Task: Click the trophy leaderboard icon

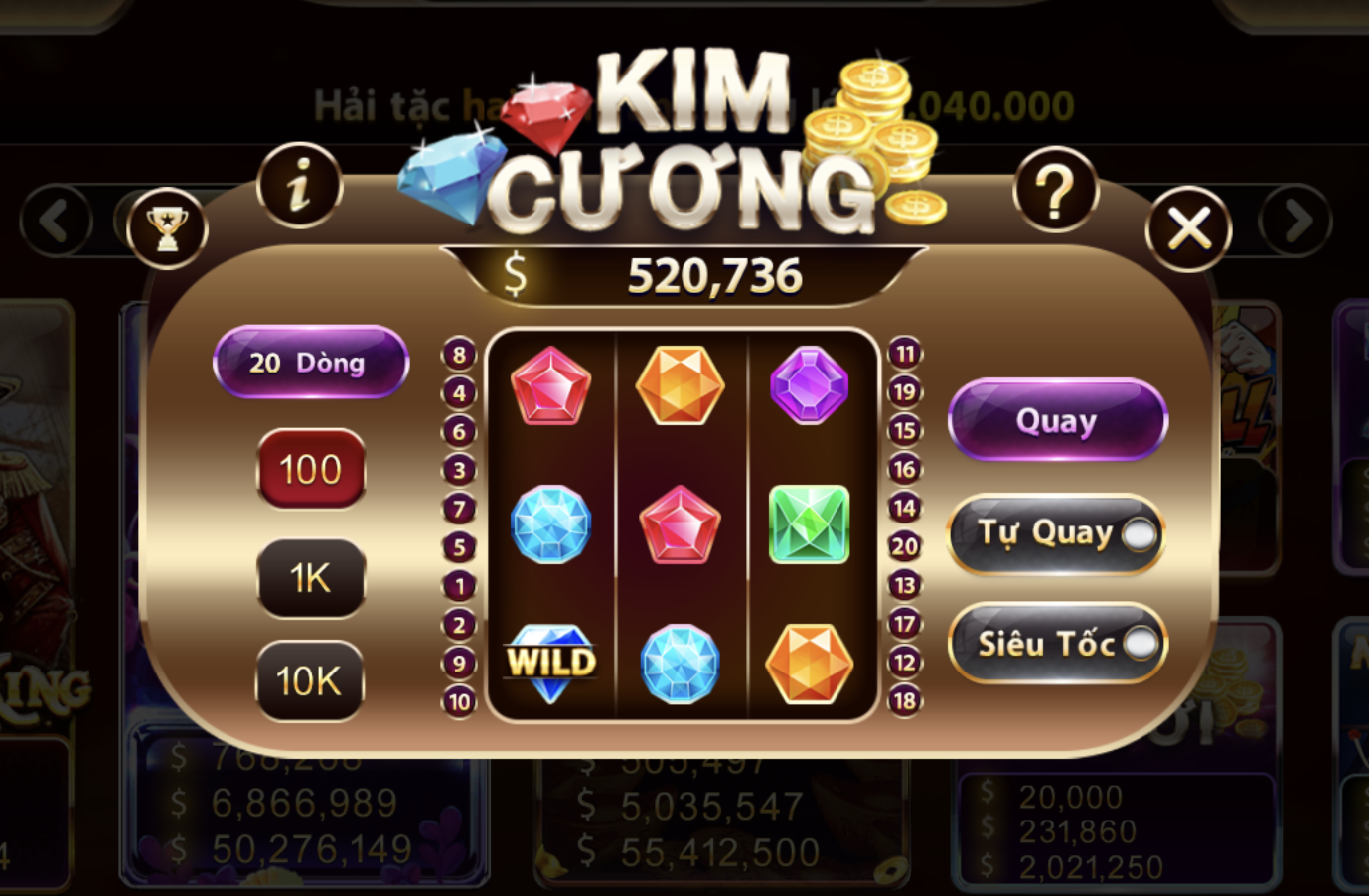Action: (x=167, y=228)
